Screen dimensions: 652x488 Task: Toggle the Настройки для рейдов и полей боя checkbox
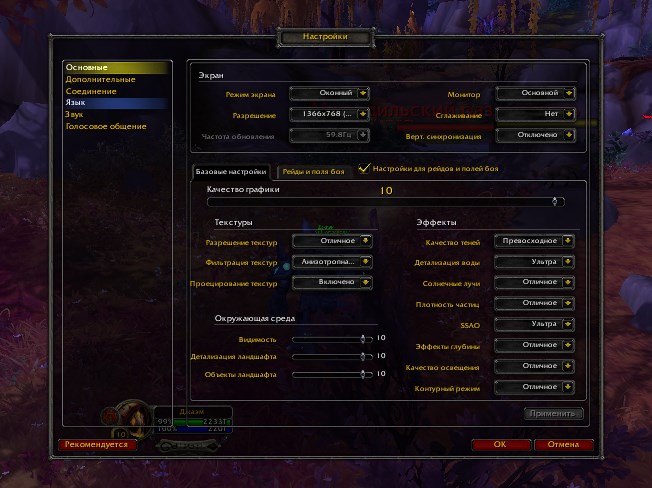tap(364, 169)
